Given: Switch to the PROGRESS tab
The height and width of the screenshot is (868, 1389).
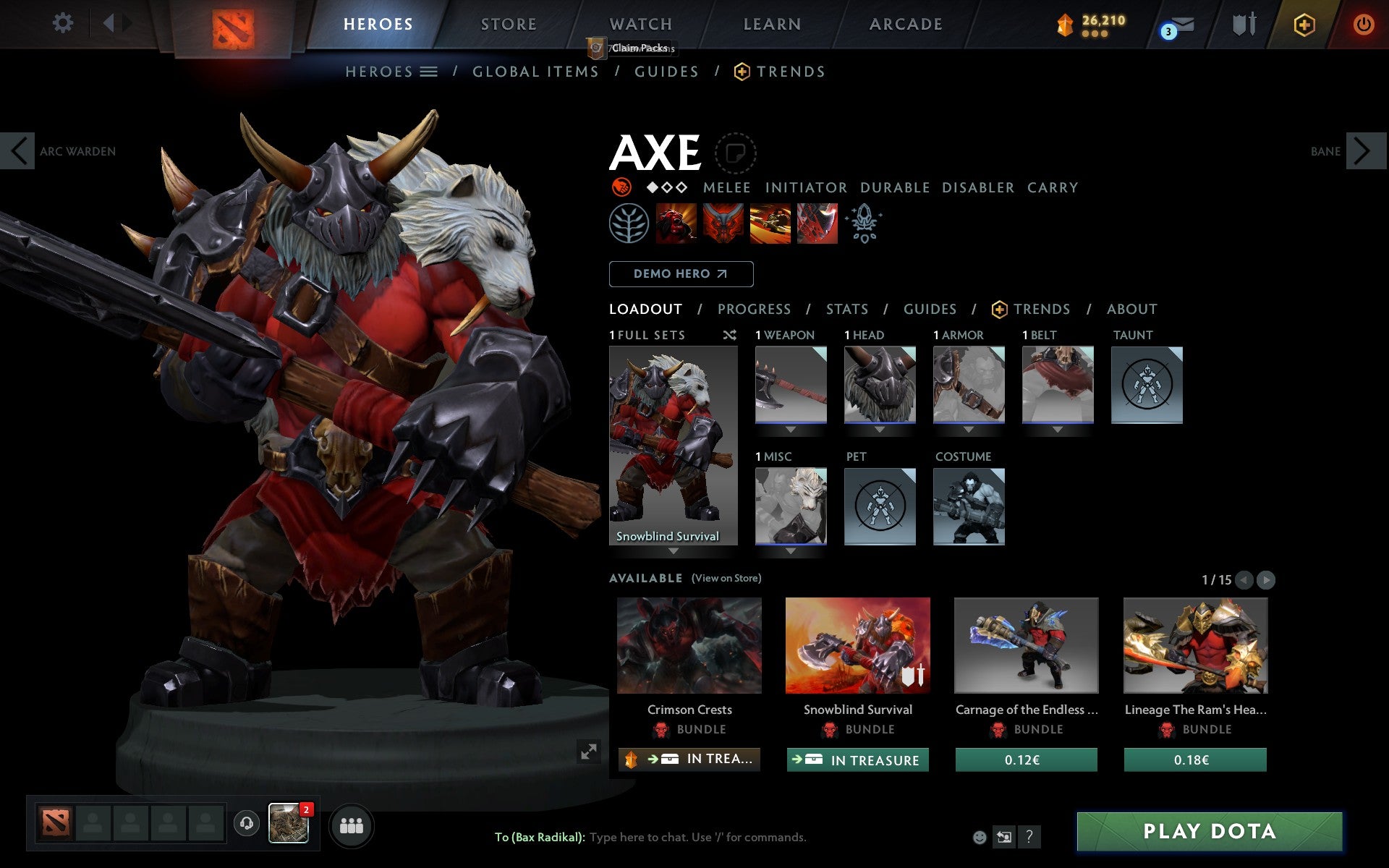Looking at the screenshot, I should point(754,309).
